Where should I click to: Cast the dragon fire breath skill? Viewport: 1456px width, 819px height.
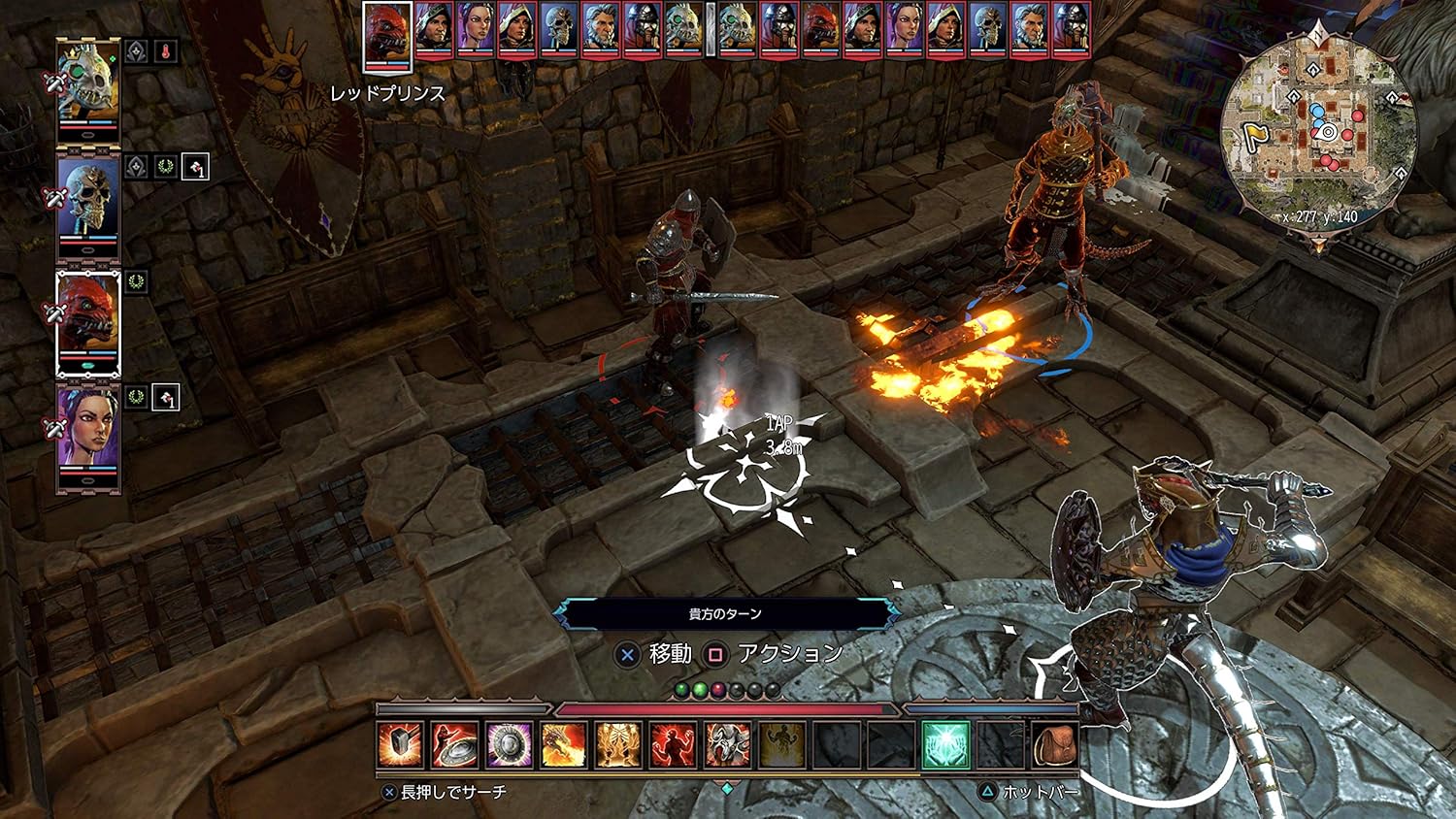563,745
